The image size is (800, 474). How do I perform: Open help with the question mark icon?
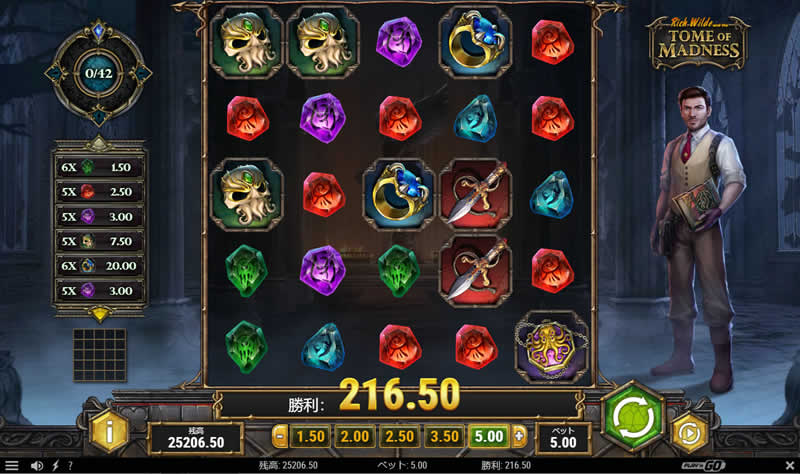(70, 466)
